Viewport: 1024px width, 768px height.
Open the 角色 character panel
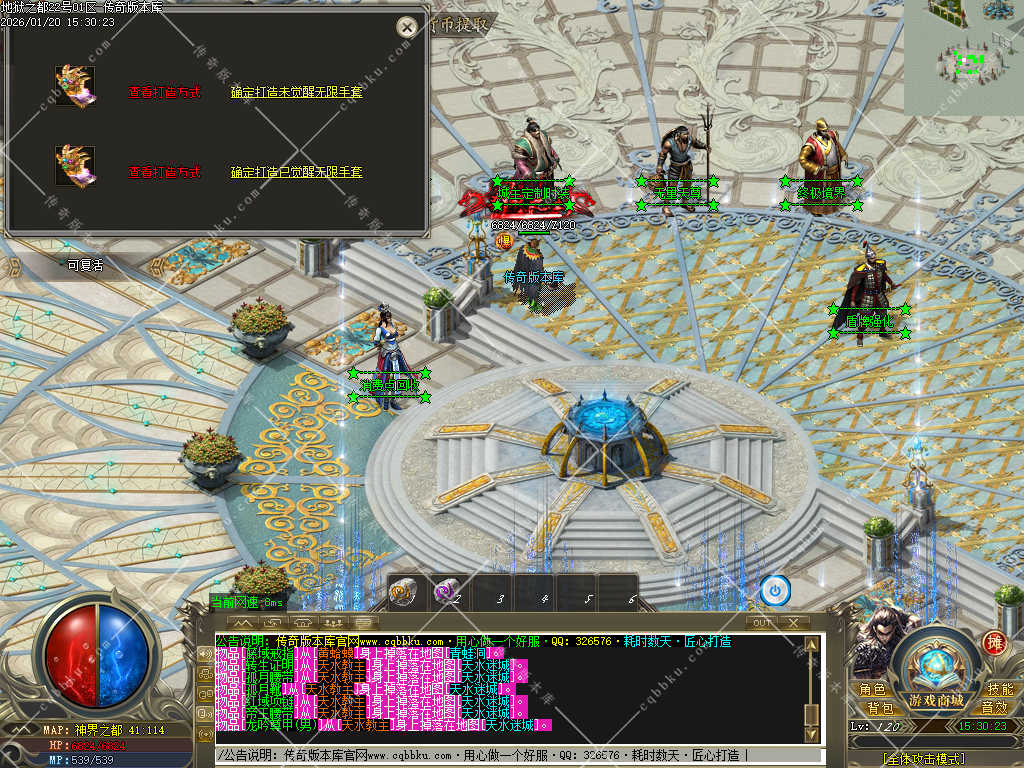[x=872, y=689]
